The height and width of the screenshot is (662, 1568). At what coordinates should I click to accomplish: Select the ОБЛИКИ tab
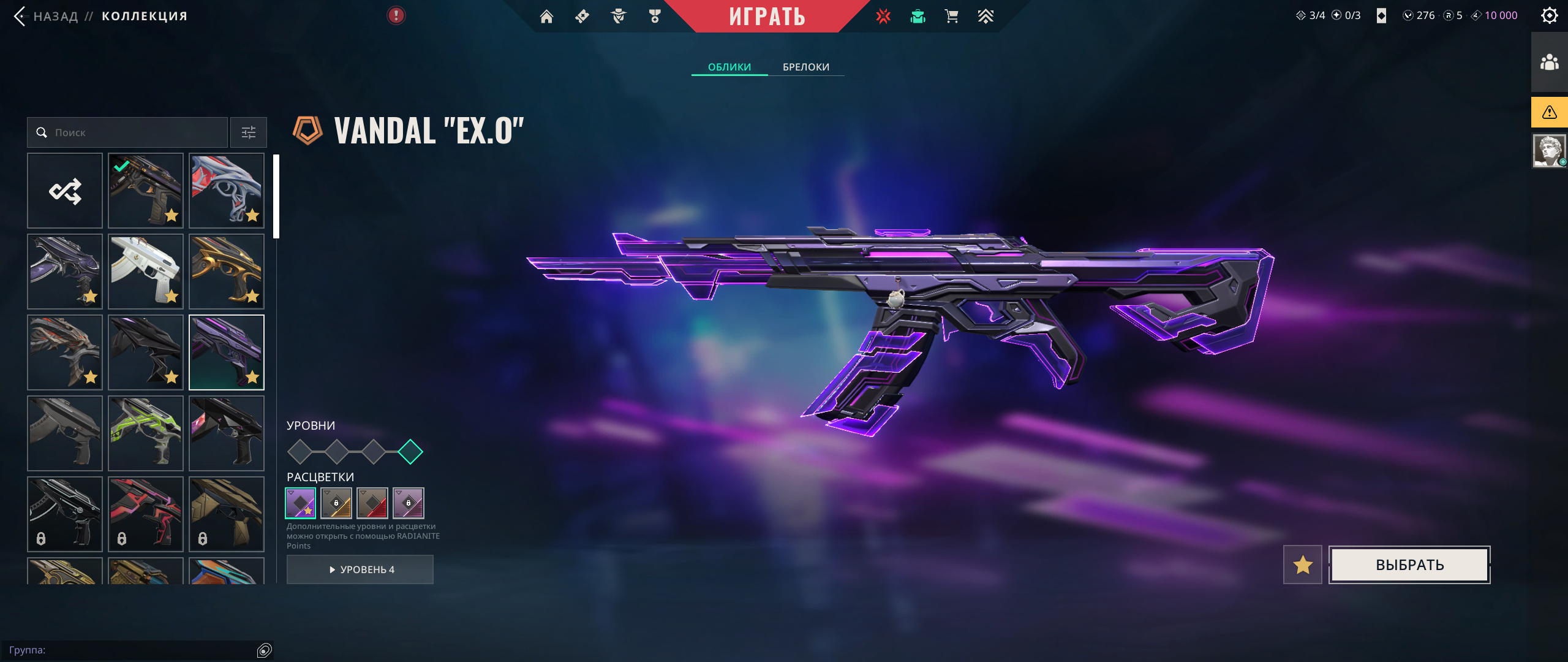coord(729,67)
